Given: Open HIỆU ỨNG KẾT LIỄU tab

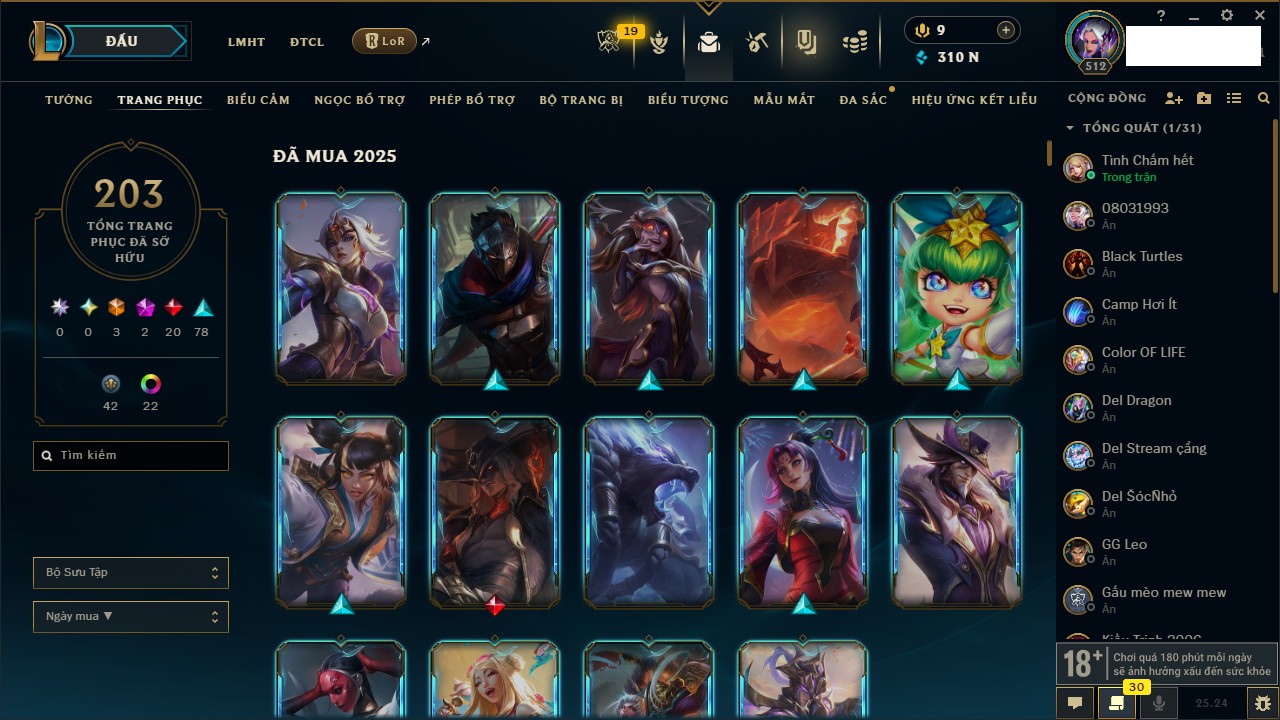Looking at the screenshot, I should pyautogui.click(x=974, y=100).
